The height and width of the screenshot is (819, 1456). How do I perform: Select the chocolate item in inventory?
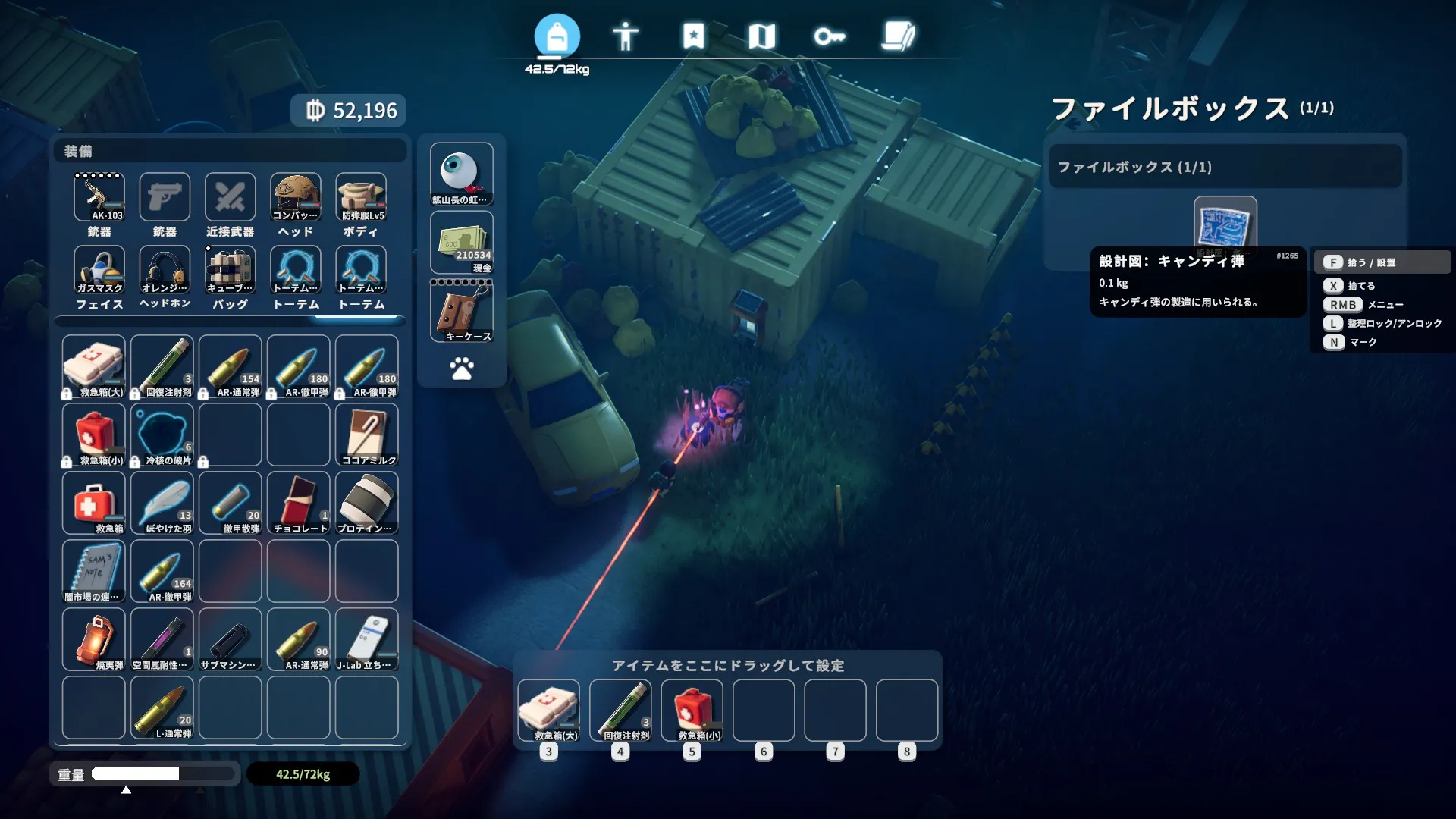299,503
